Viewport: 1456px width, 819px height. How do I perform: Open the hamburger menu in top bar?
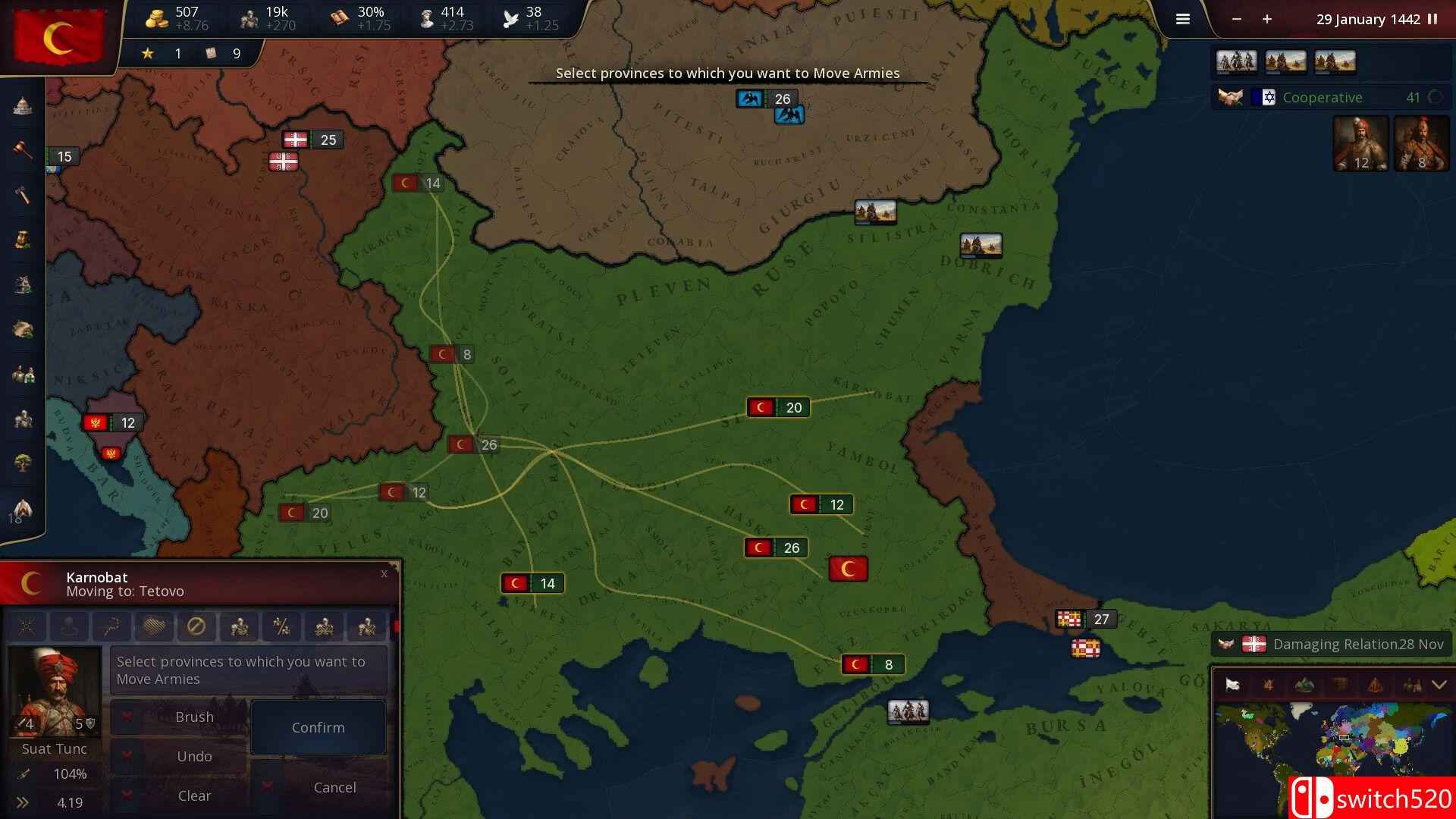(1182, 19)
